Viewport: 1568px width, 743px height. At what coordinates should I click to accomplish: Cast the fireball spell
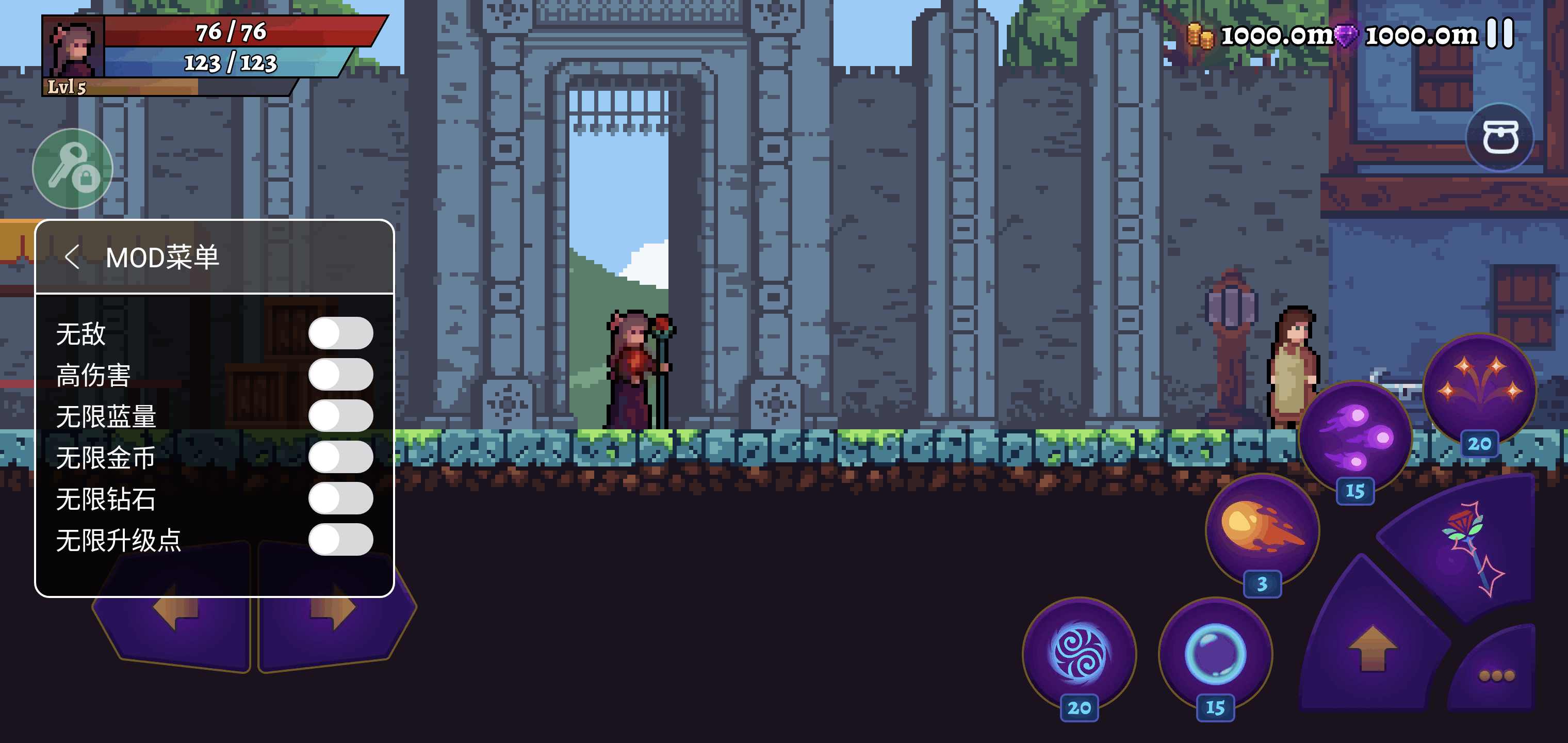click(x=1262, y=527)
